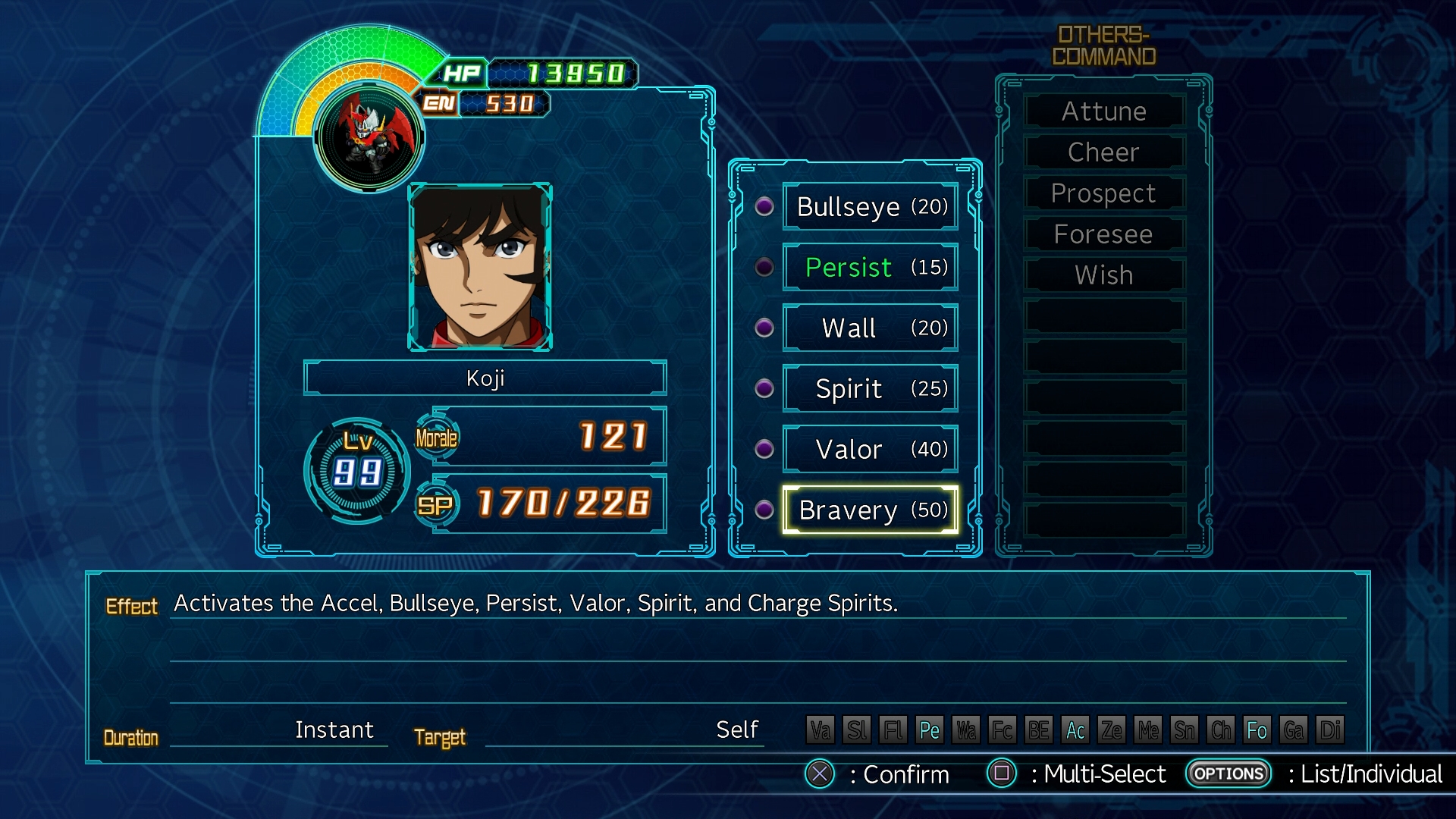Image resolution: width=1456 pixels, height=819 pixels.
Task: Select the Valor spirit command
Action: point(870,449)
